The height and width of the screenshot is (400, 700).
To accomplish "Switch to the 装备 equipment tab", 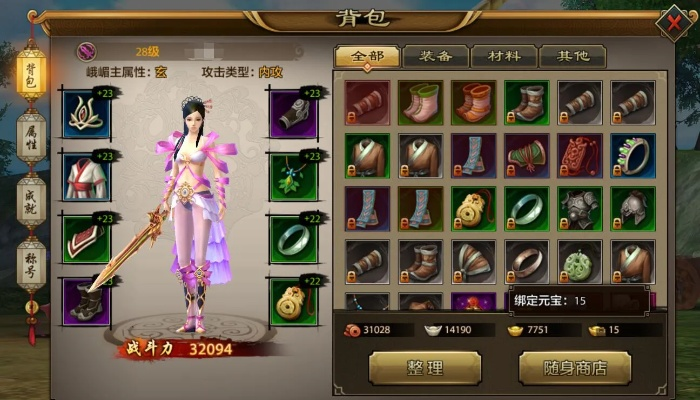I will [x=435, y=57].
